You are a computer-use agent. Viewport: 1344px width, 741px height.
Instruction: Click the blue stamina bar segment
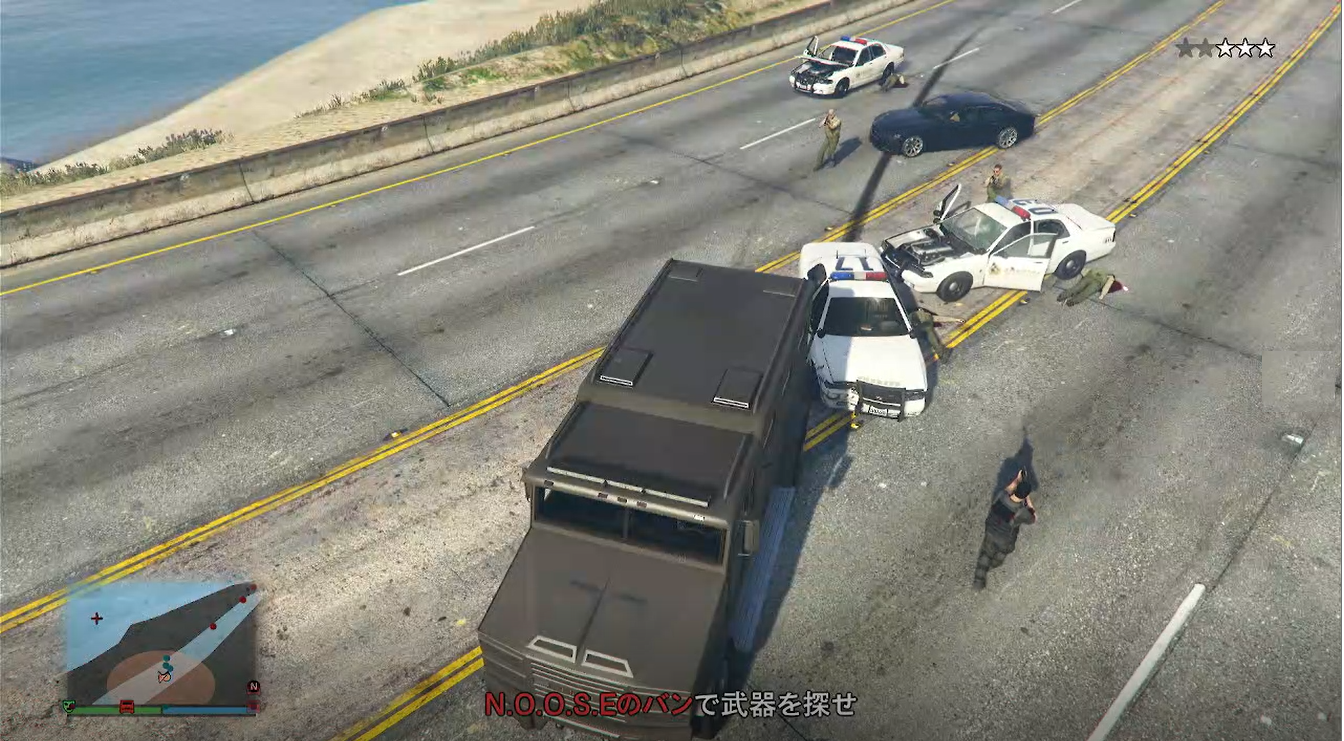tap(201, 710)
